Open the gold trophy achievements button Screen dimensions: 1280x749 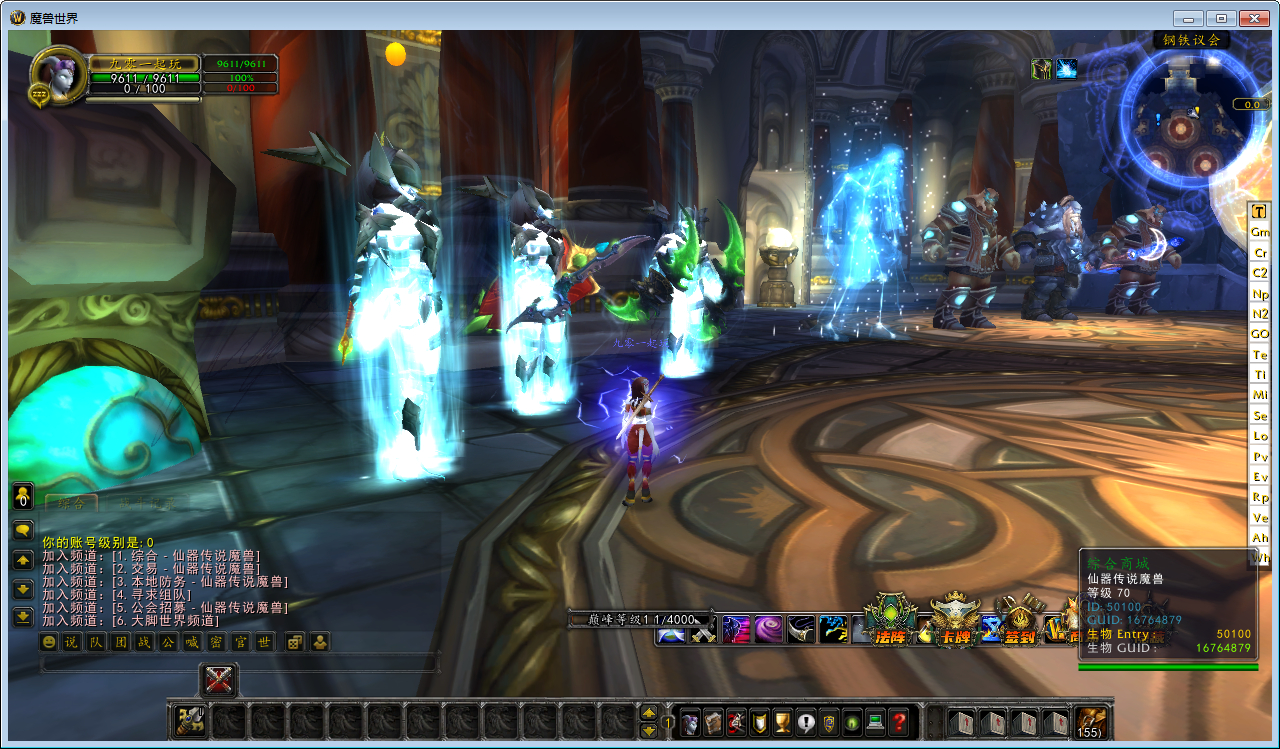(x=783, y=721)
